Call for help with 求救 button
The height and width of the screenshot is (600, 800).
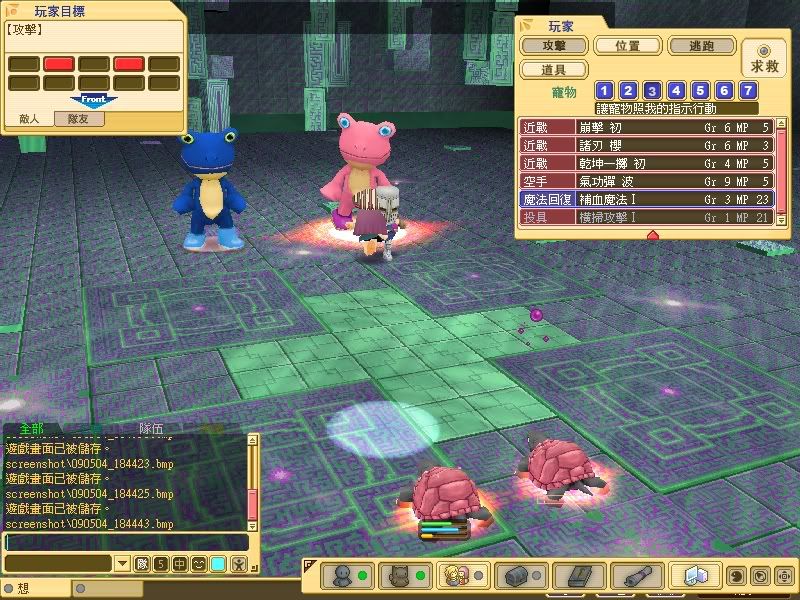(x=763, y=58)
